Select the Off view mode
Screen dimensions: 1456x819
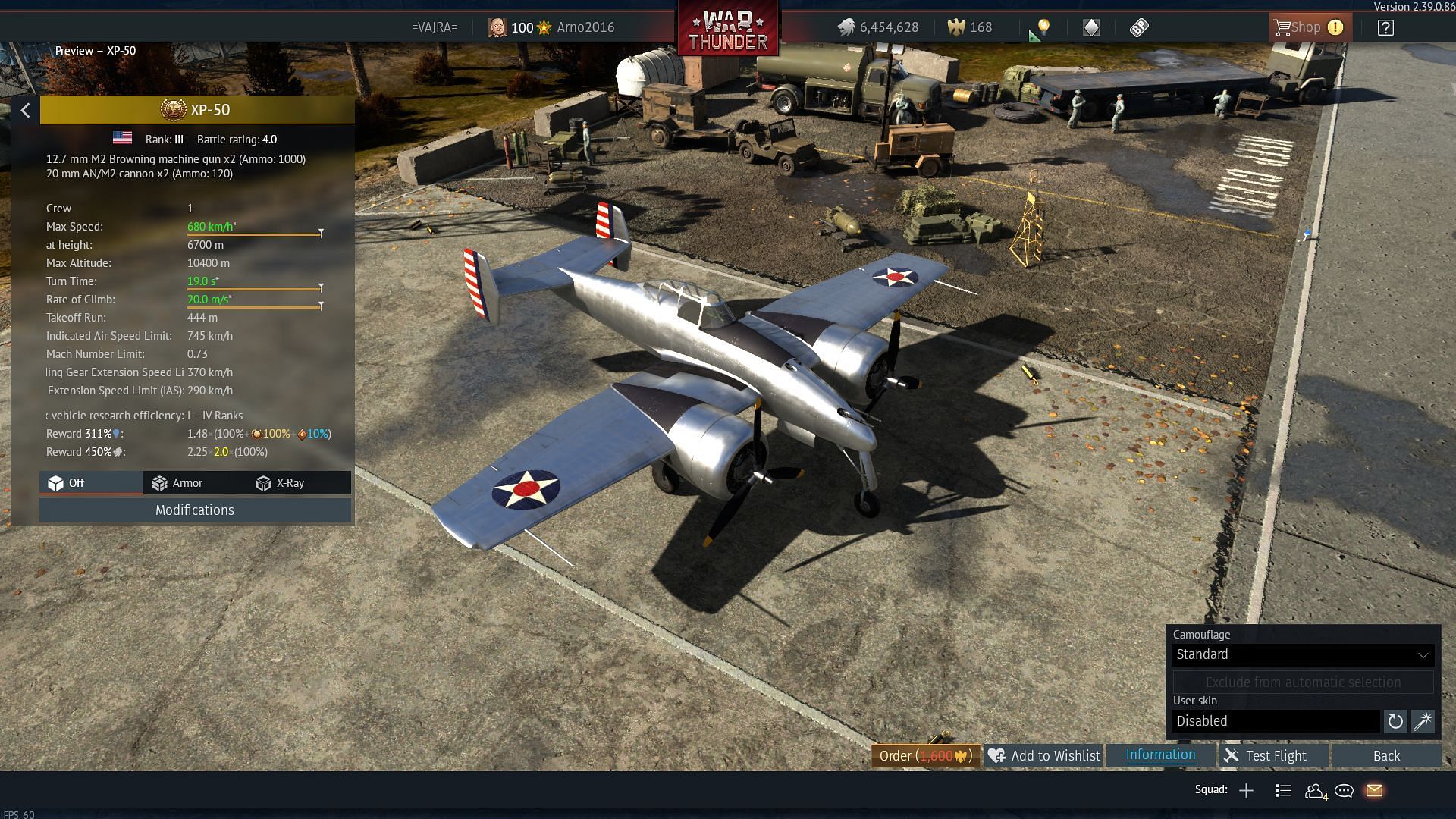[x=67, y=483]
